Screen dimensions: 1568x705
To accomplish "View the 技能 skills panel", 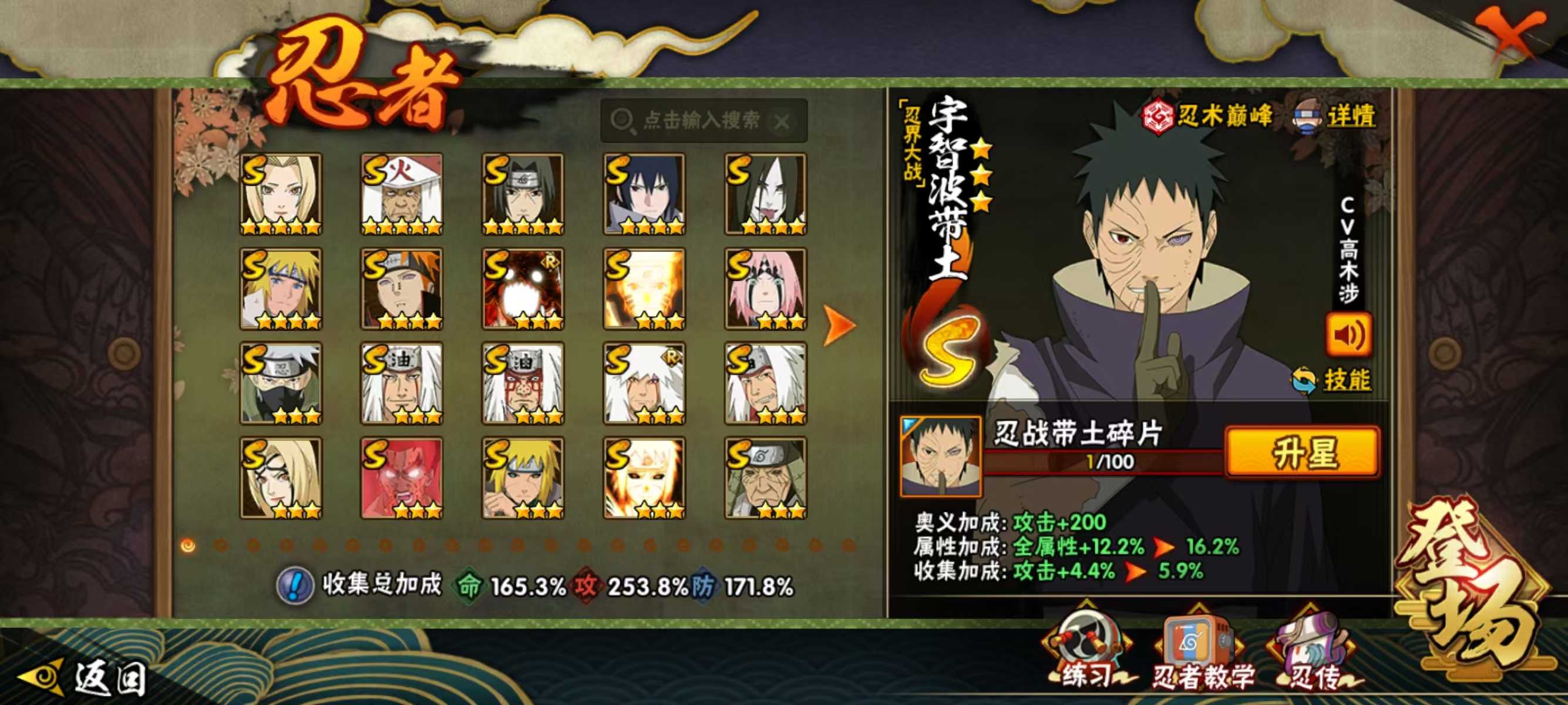I will (1347, 380).
